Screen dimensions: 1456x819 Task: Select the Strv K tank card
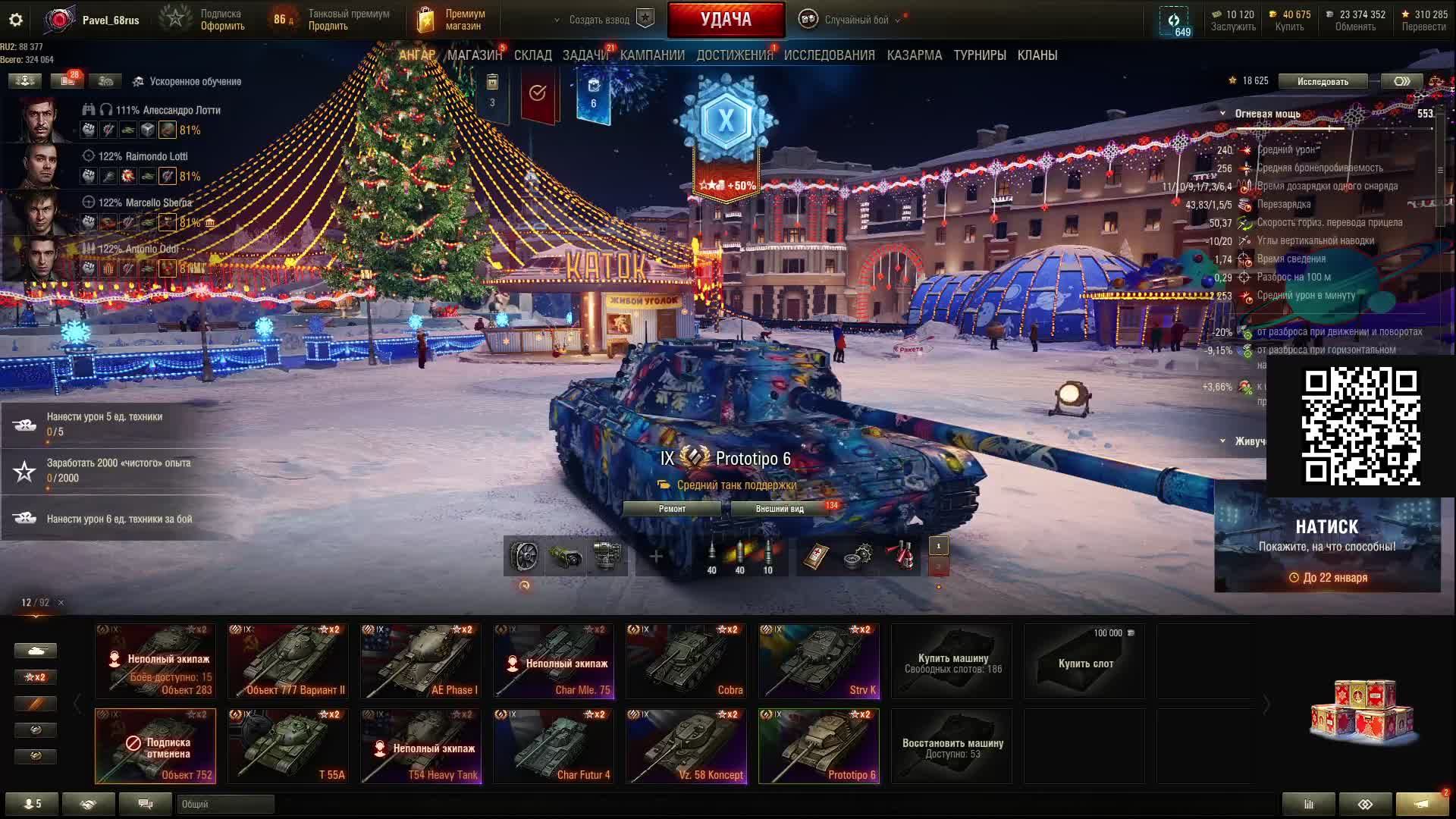pyautogui.click(x=819, y=661)
